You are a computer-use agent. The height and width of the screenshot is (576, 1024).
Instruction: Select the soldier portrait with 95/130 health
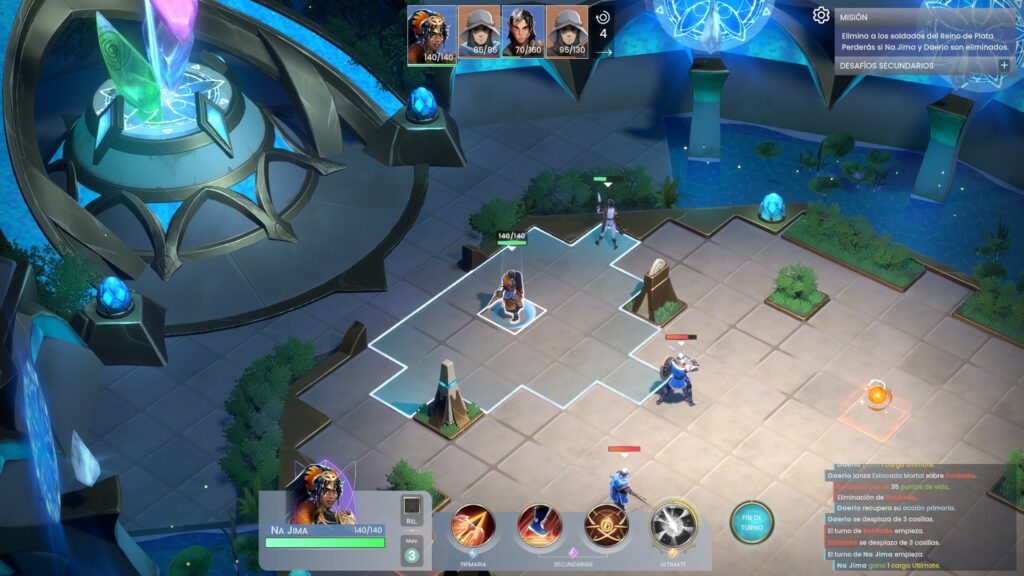pyautogui.click(x=566, y=32)
